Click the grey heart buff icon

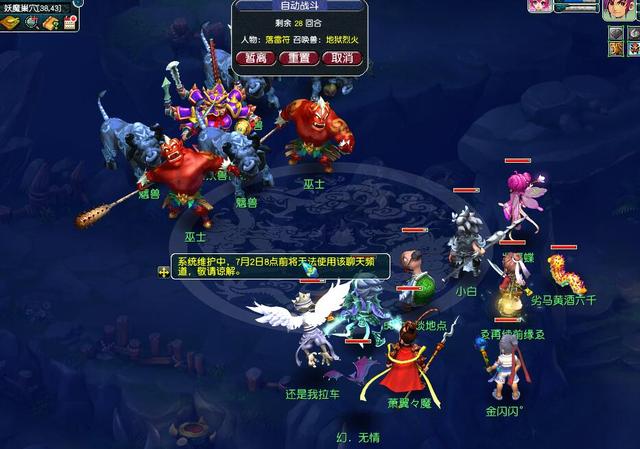(614, 34)
